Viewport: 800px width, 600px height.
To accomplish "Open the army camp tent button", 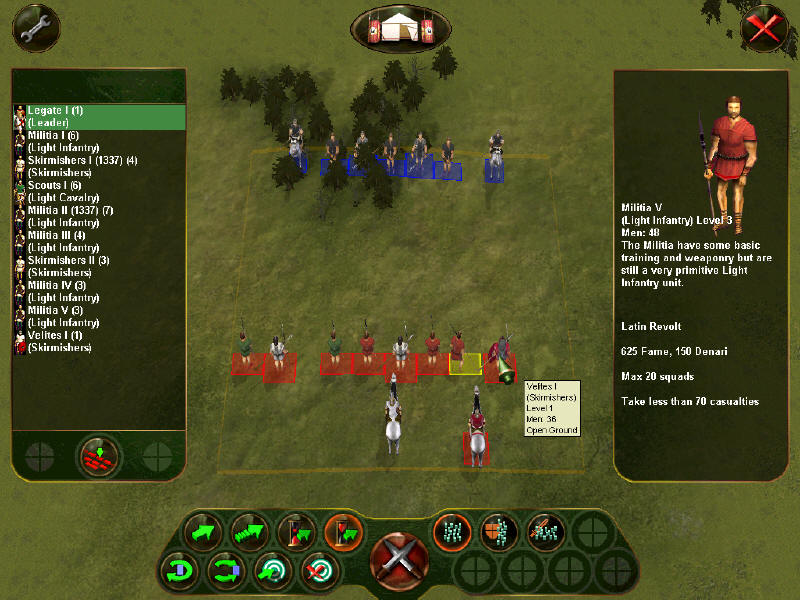I will (x=400, y=28).
